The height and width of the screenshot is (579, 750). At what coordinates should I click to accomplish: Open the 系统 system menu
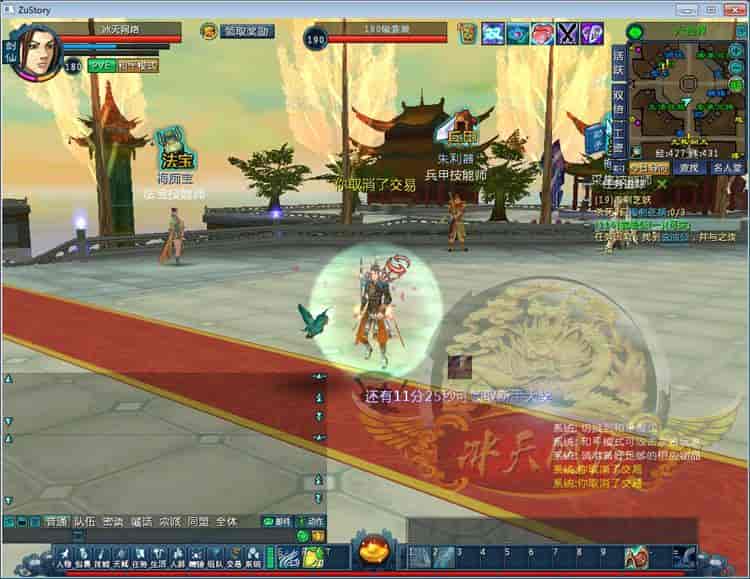tap(253, 557)
